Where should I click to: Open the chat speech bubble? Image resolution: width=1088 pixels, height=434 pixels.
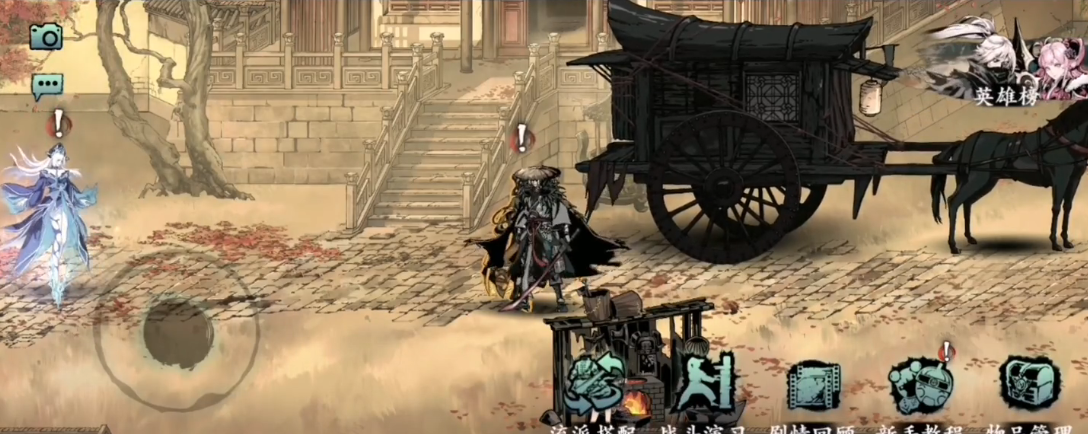point(46,86)
